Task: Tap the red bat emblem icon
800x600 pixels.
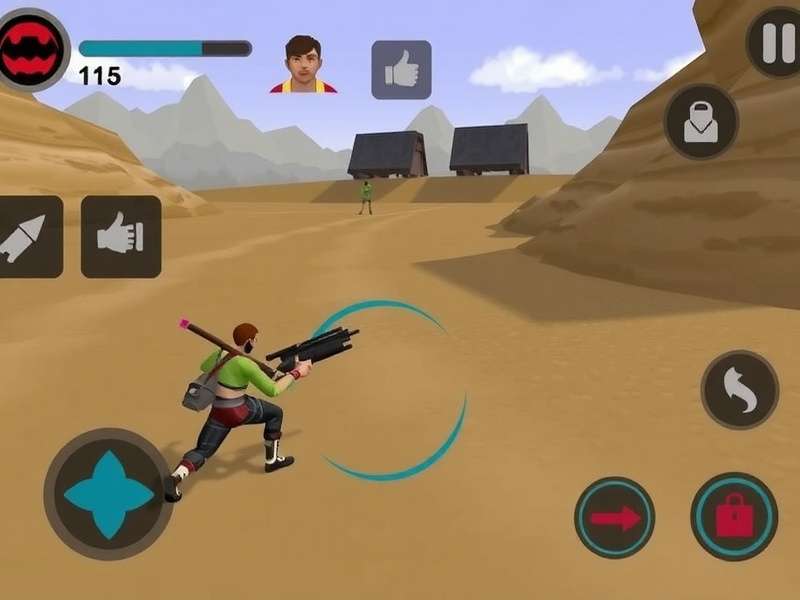Action: [x=31, y=49]
